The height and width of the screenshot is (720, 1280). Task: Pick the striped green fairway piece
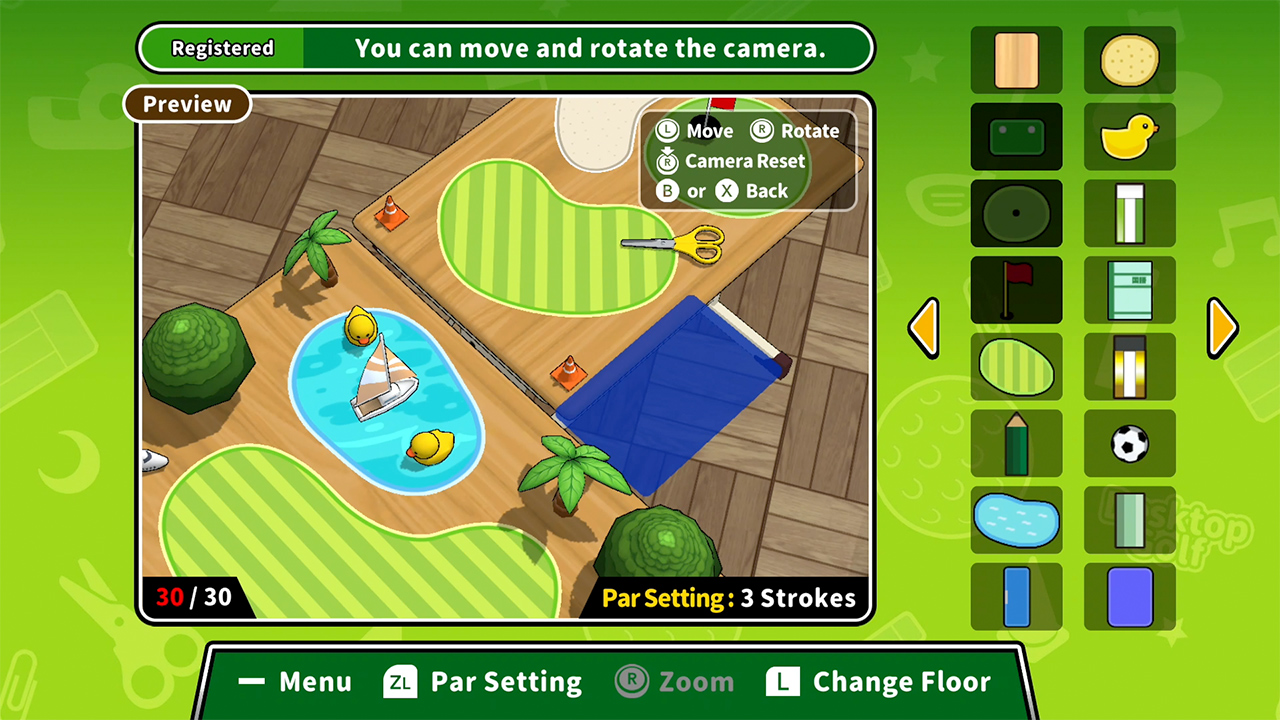[x=1016, y=367]
